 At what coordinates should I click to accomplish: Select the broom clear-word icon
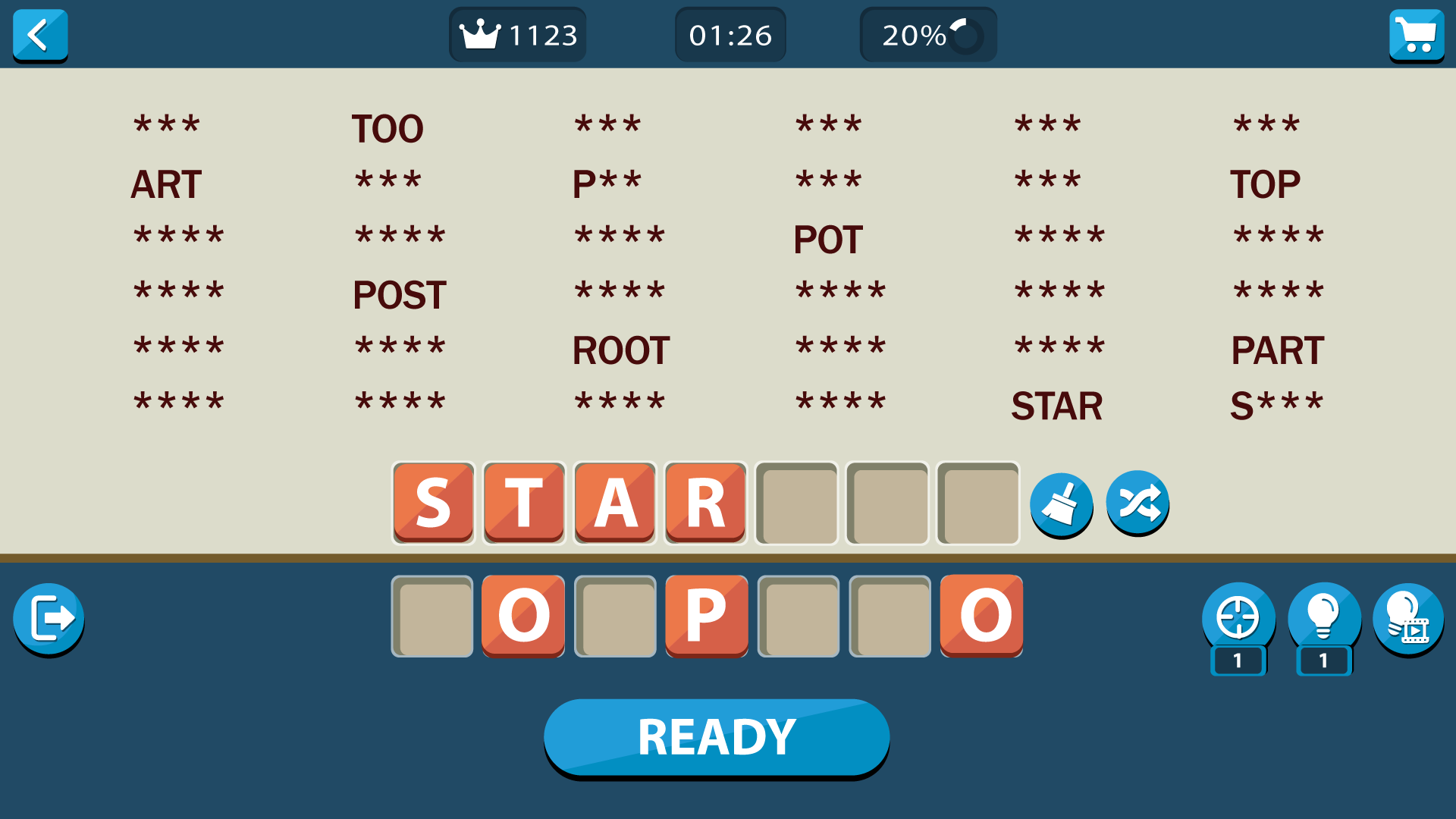coord(1062,503)
